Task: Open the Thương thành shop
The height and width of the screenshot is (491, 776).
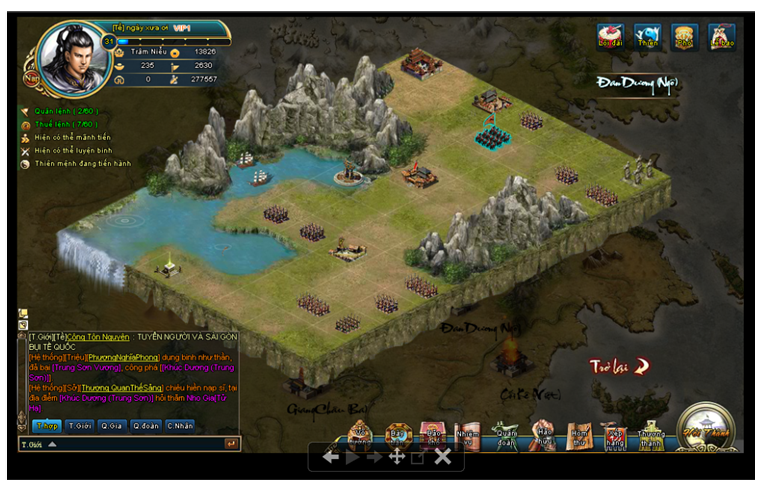Action: 651,434
